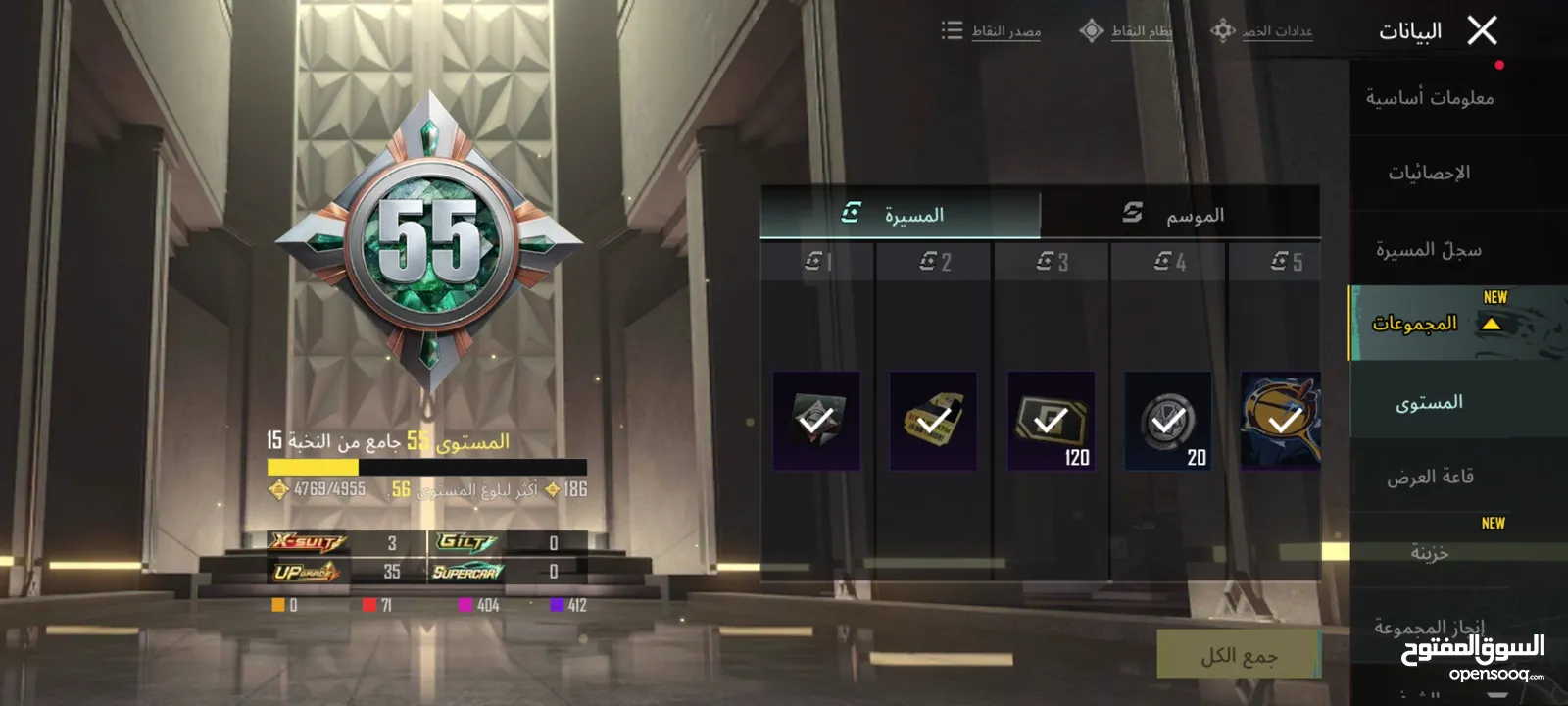This screenshot has height=706, width=1568.
Task: Click the level 55 emerald badge
Action: pyautogui.click(x=429, y=241)
